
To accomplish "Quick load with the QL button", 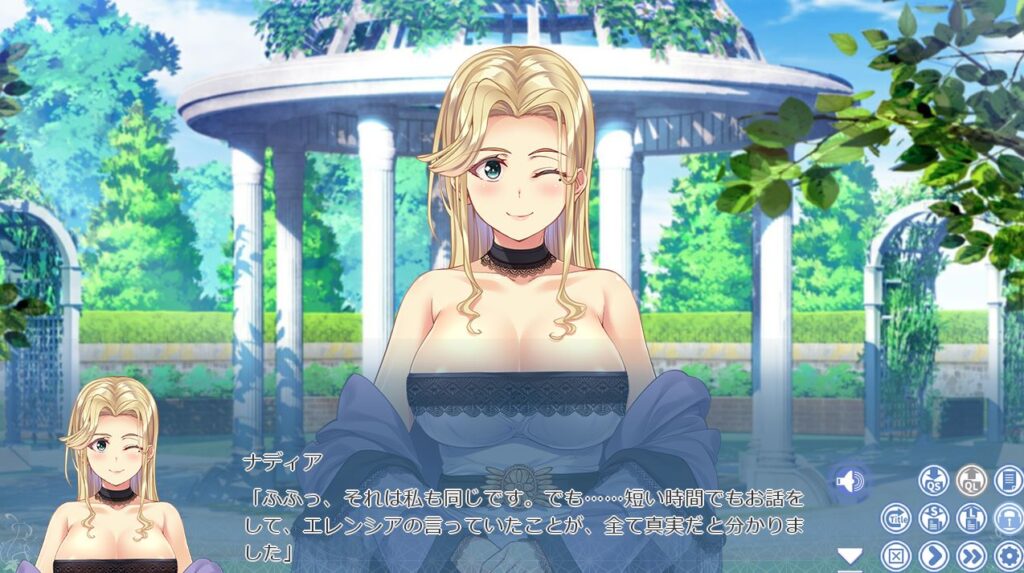I will point(970,481).
